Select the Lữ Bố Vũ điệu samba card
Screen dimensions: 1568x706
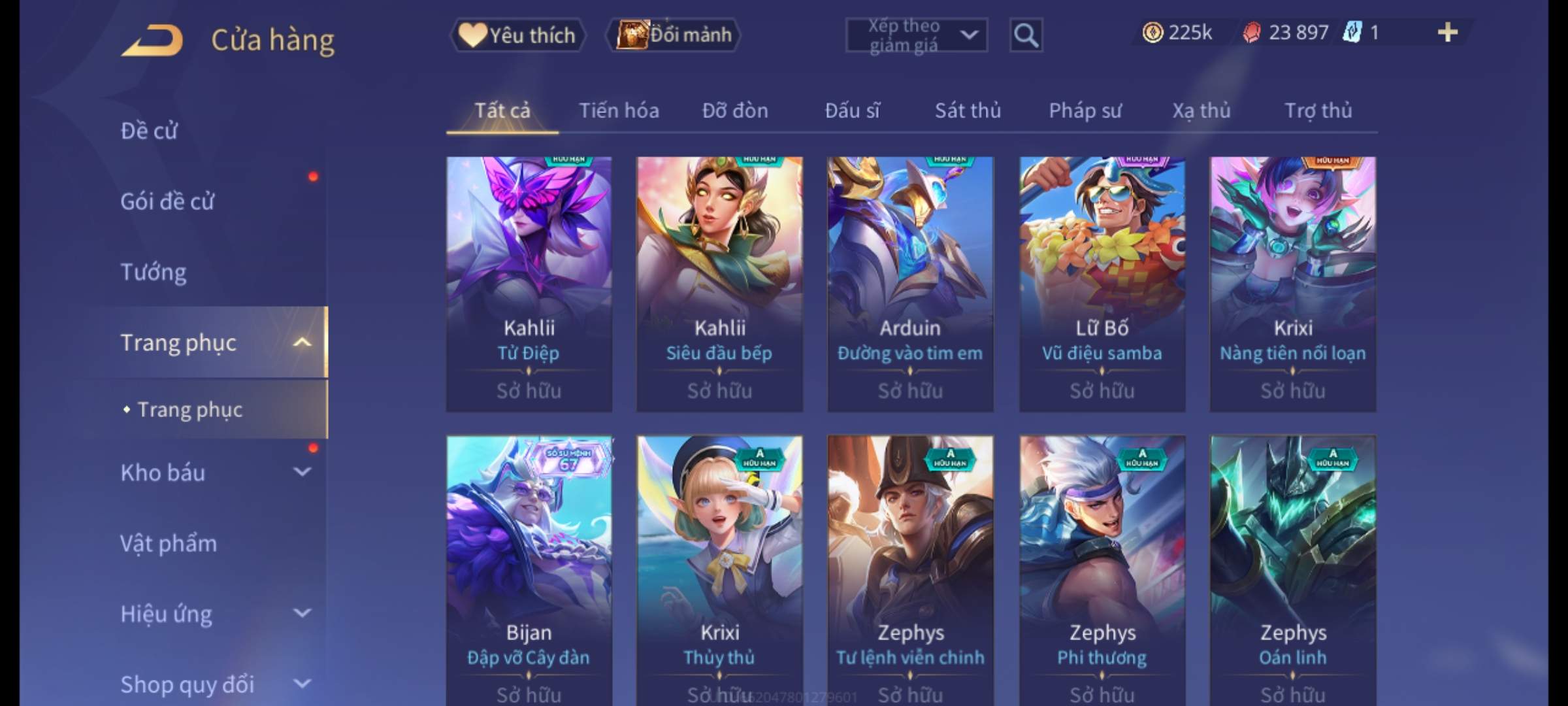(1102, 284)
